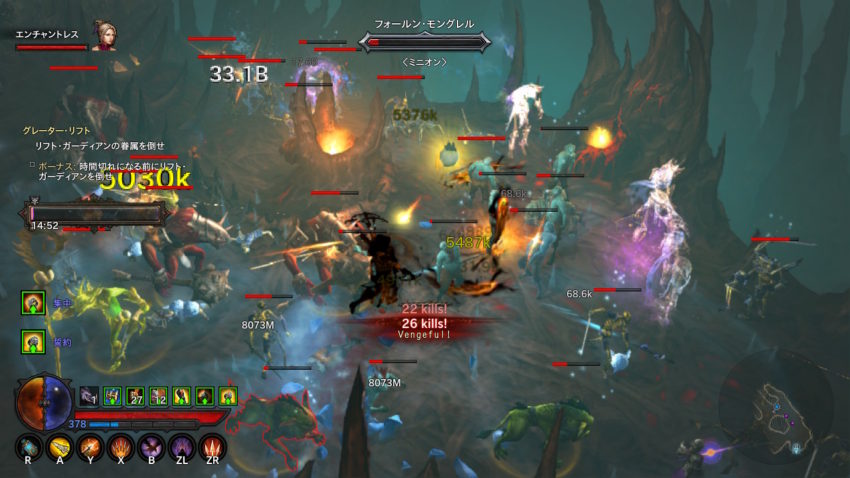850x478 pixels.
Task: Select the Greater Rift objective tracker text
Action: 51,131
